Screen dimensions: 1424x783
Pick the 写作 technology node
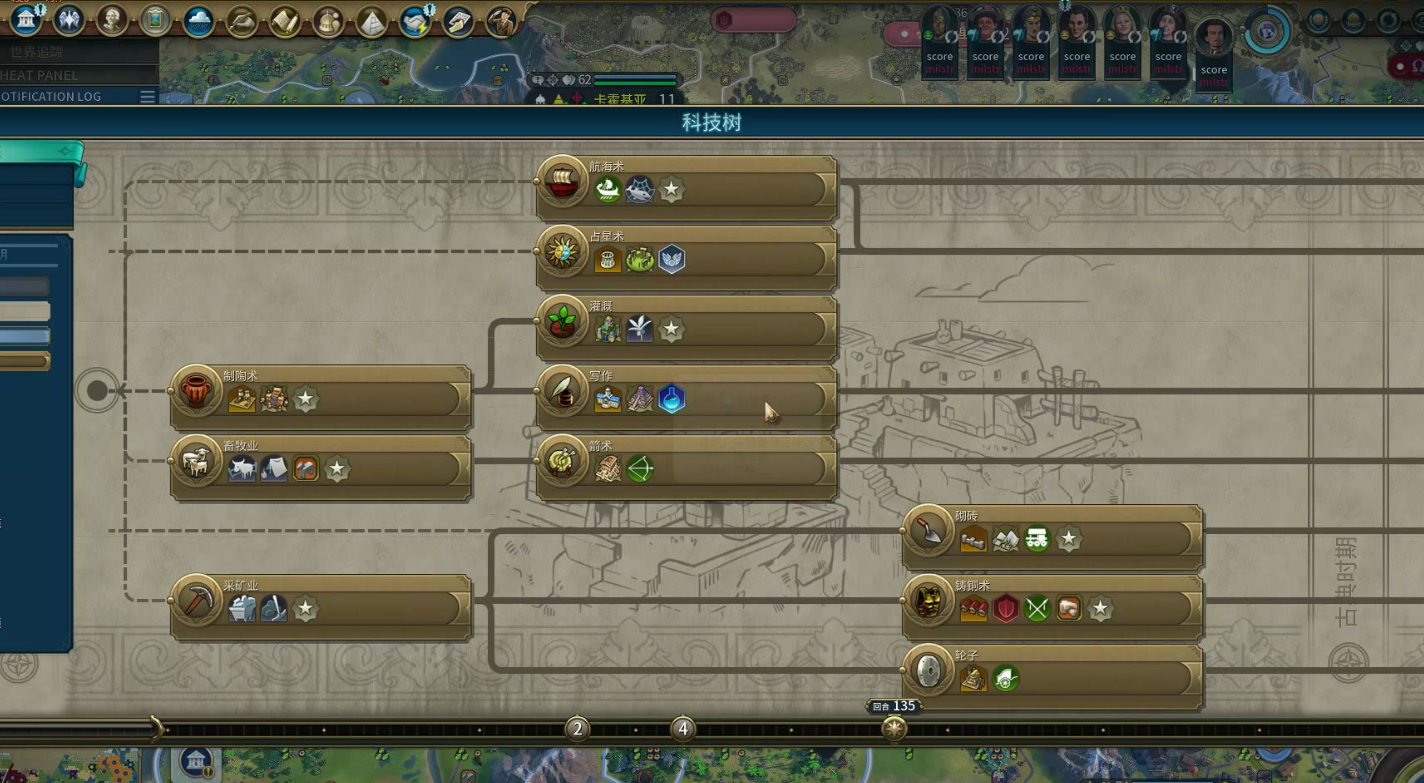(686, 398)
